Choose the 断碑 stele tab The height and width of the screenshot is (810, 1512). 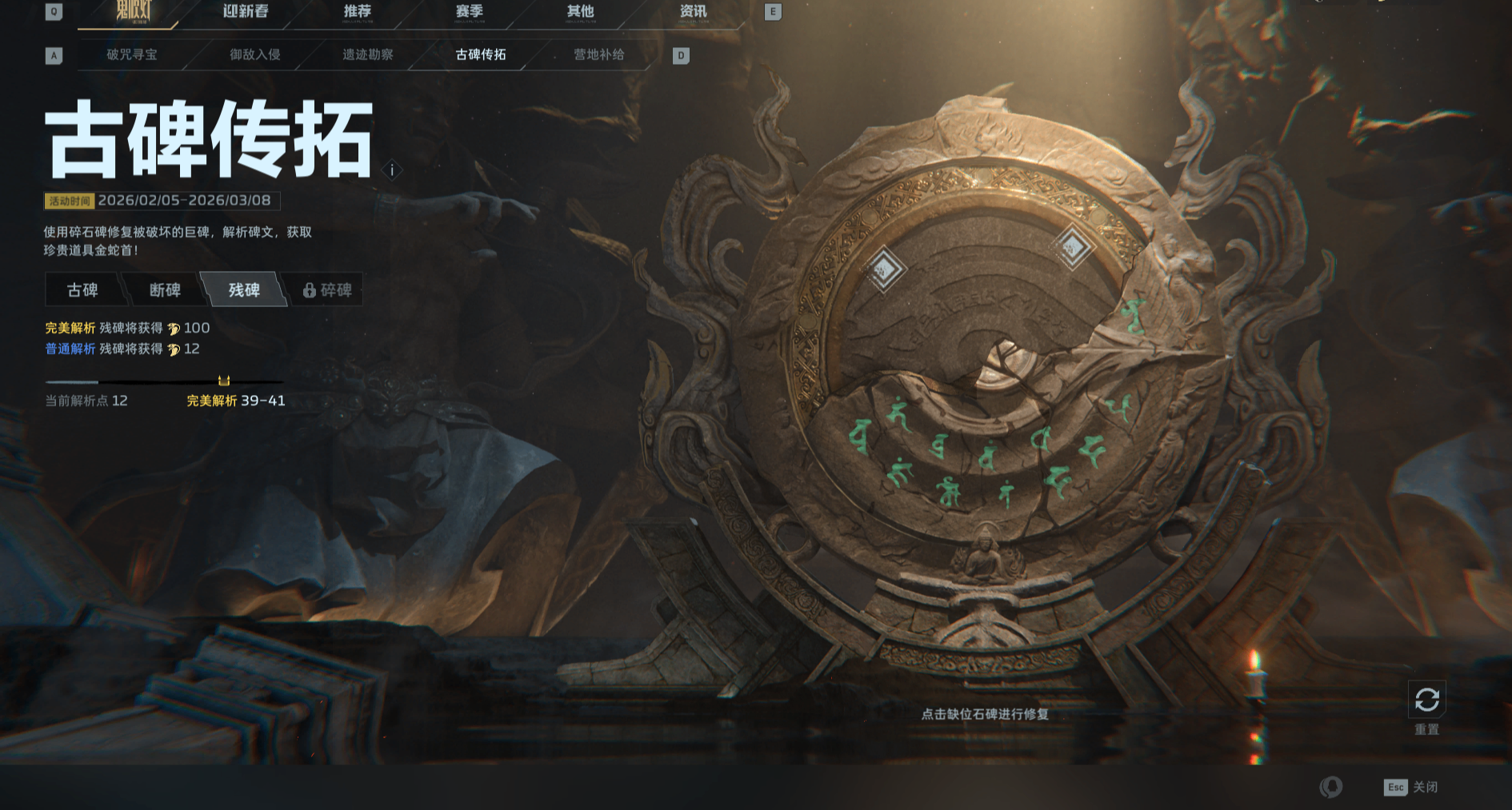165,289
